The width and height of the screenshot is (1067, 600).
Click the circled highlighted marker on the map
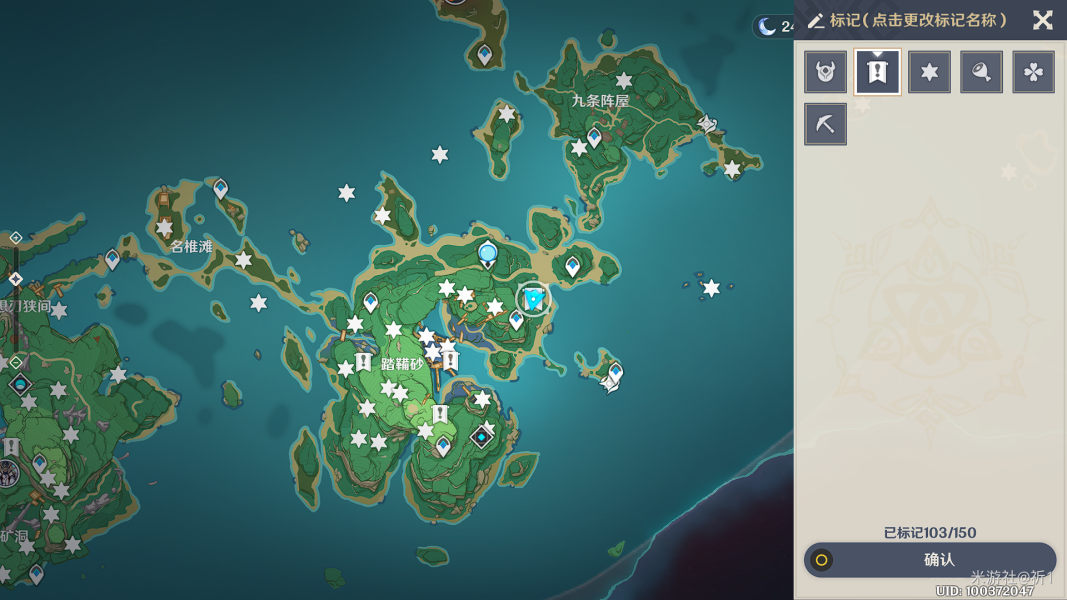(534, 298)
